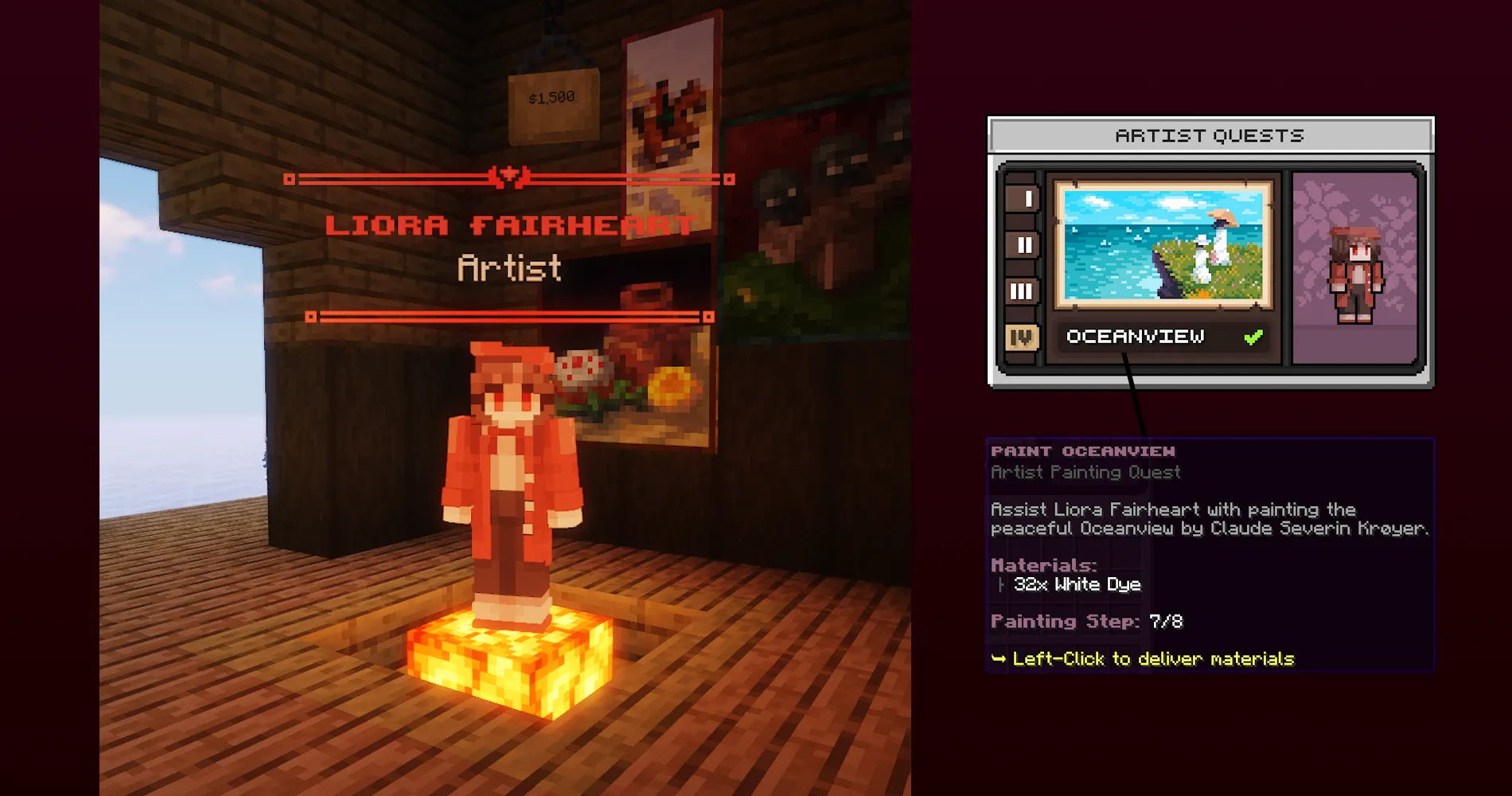Viewport: 1512px width, 796px height.
Task: Click the Painting Step 7/8 progress indicator
Action: click(1087, 621)
